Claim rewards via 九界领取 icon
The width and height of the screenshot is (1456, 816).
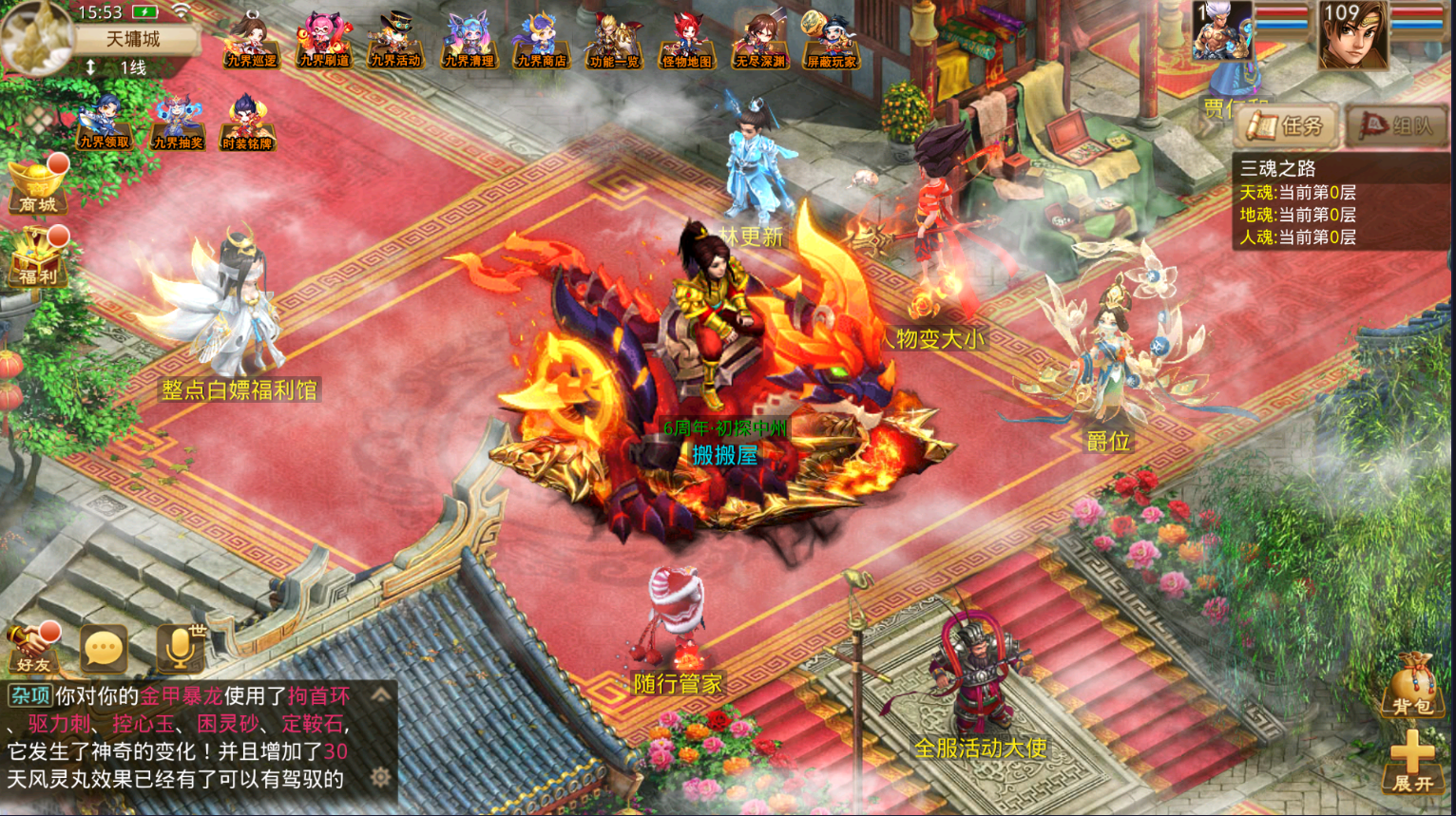104,123
